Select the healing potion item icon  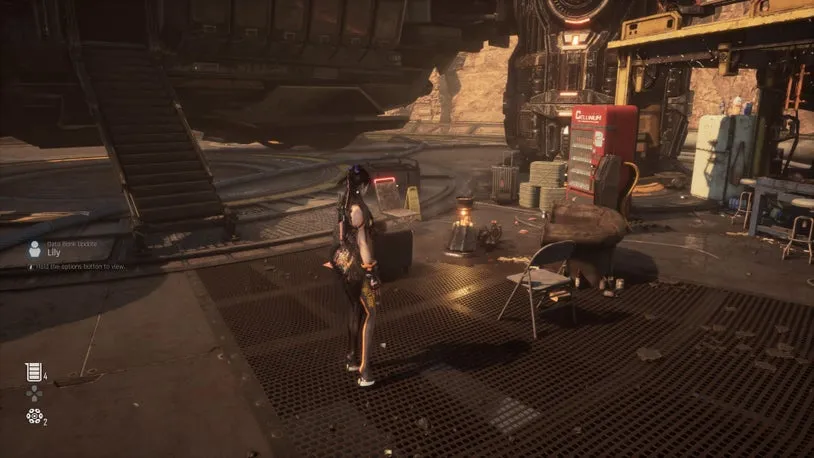point(33,372)
